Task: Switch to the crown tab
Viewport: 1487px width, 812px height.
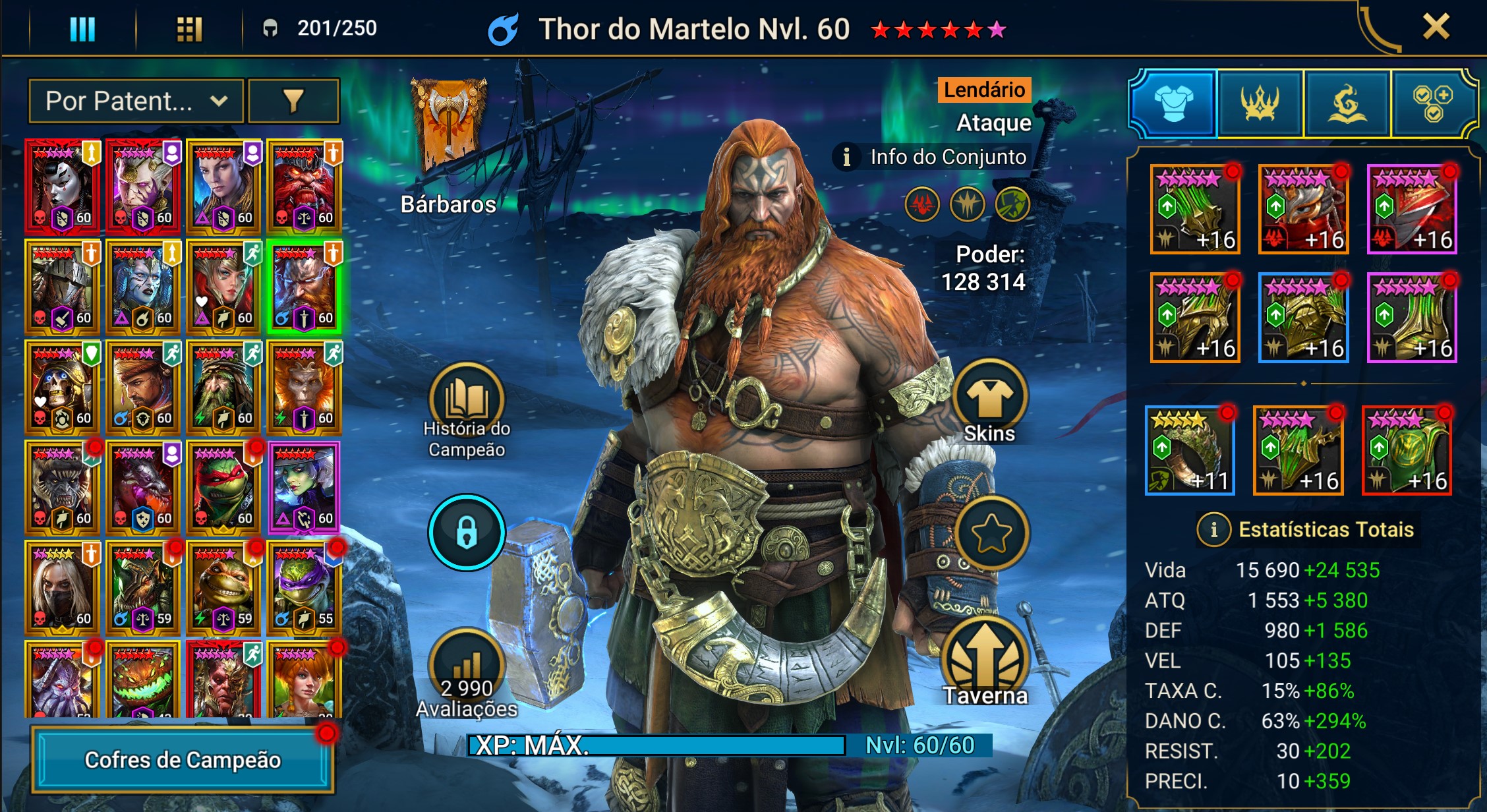Action: click(1260, 103)
